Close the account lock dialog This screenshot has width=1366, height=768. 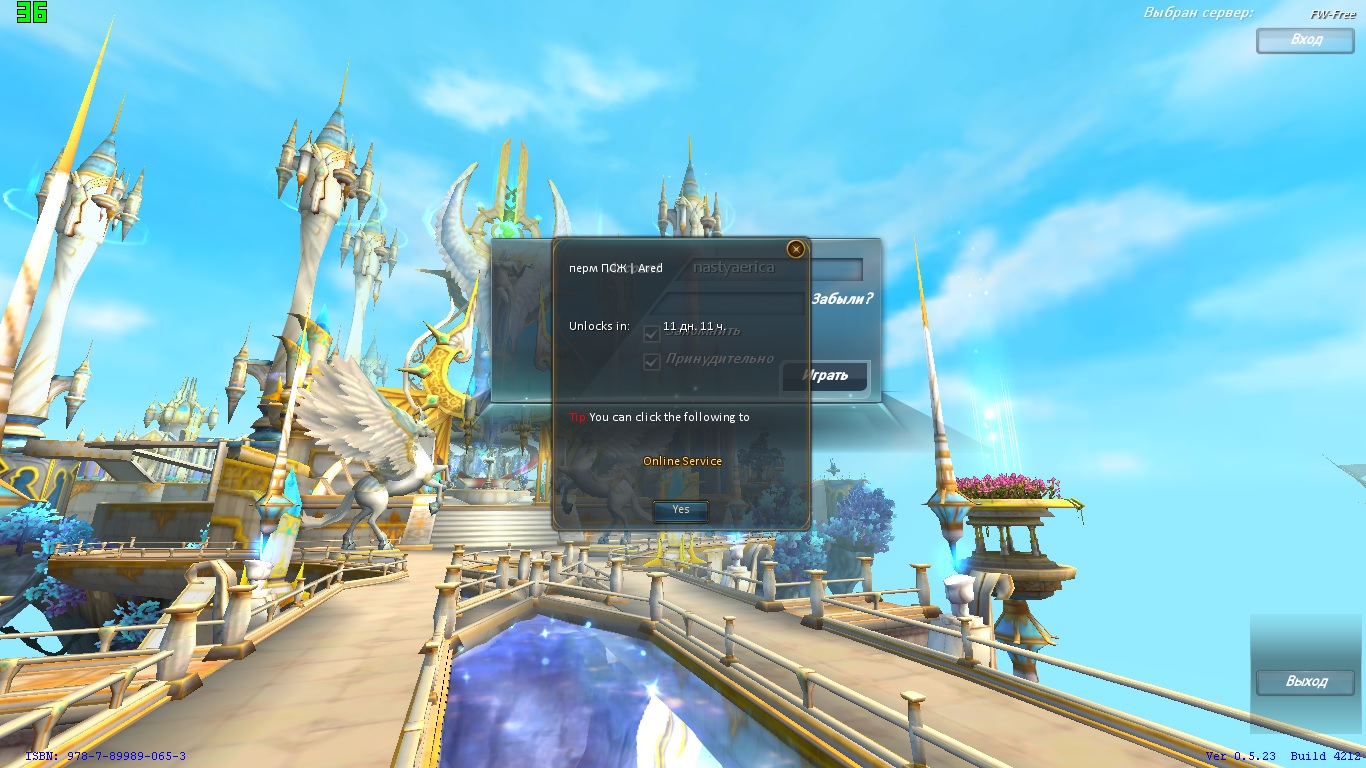coord(796,249)
